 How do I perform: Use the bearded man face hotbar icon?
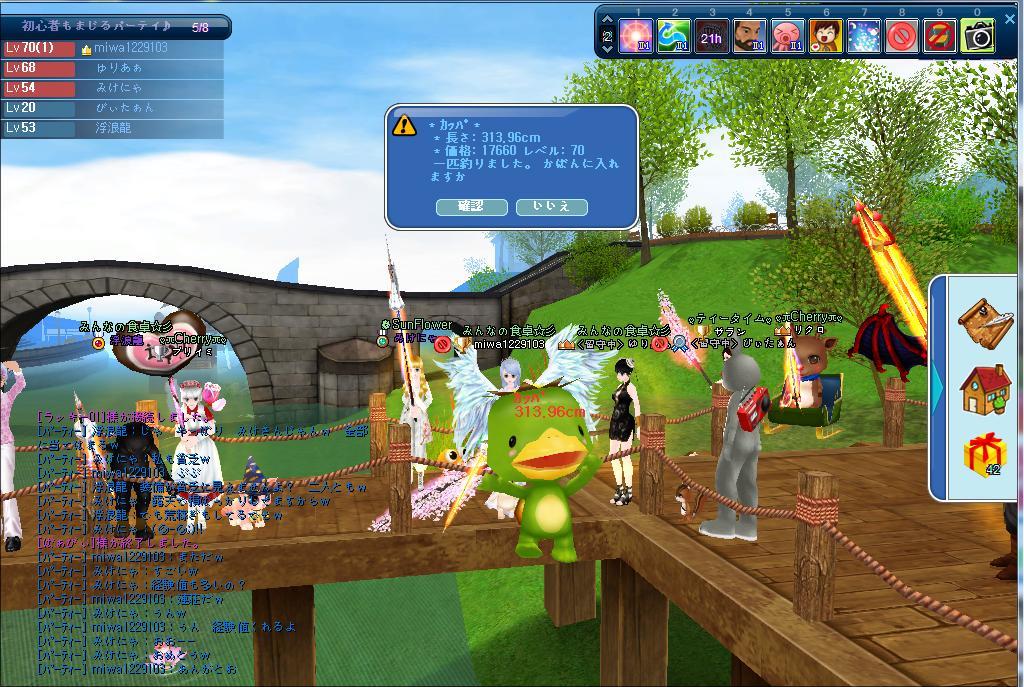pos(749,37)
